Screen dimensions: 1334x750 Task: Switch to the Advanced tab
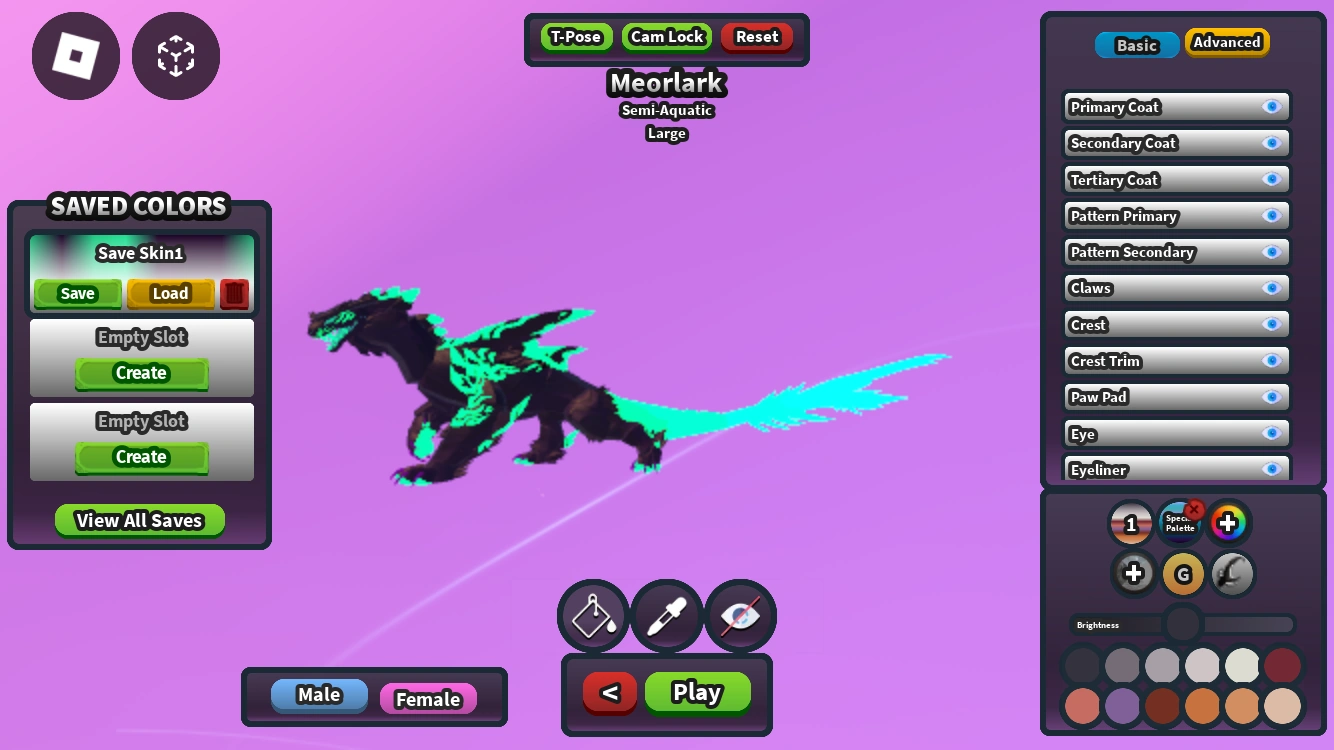pyautogui.click(x=1227, y=43)
